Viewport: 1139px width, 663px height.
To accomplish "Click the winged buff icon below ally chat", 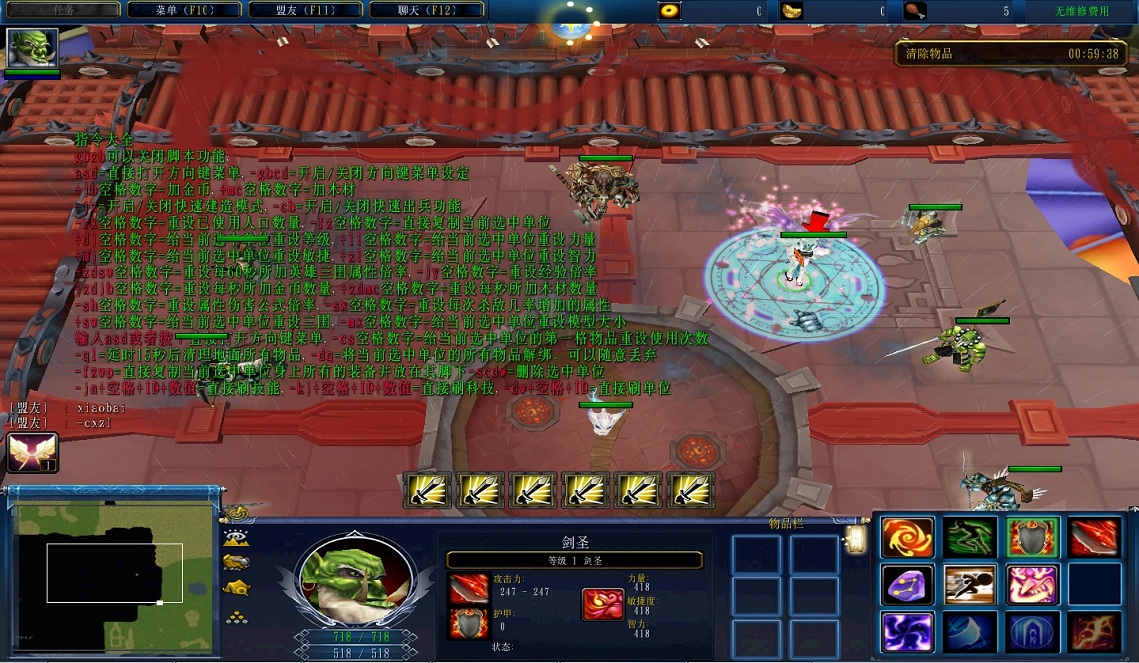I will click(x=32, y=452).
